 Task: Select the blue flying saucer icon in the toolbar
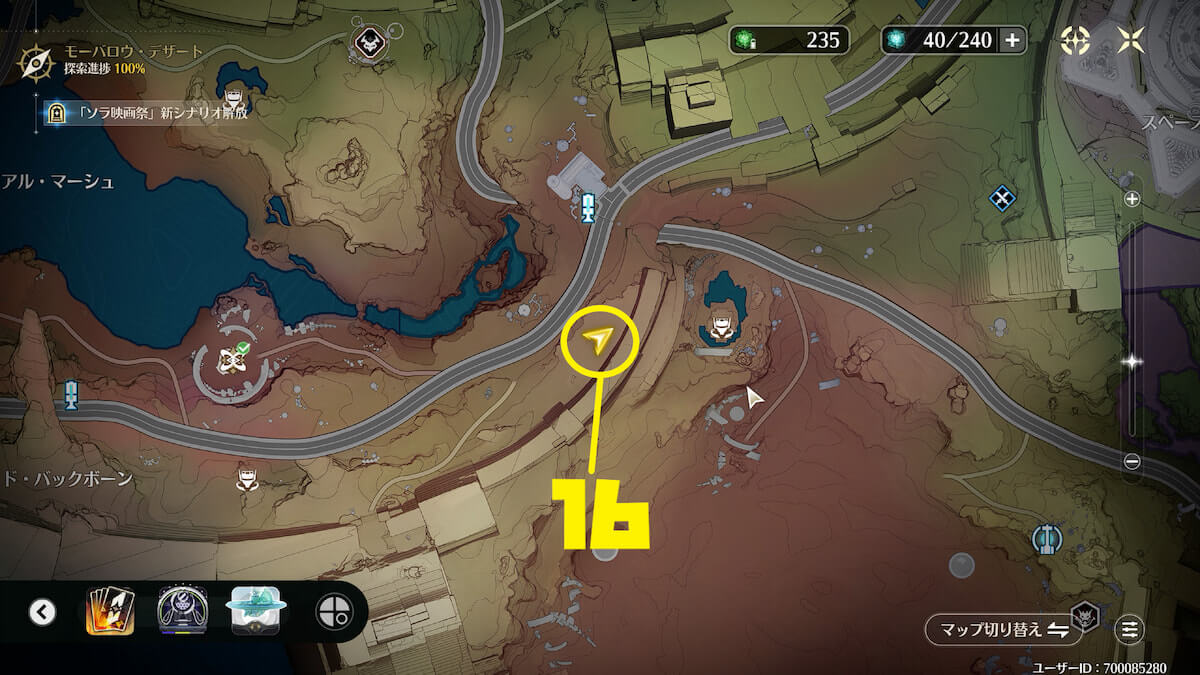258,610
